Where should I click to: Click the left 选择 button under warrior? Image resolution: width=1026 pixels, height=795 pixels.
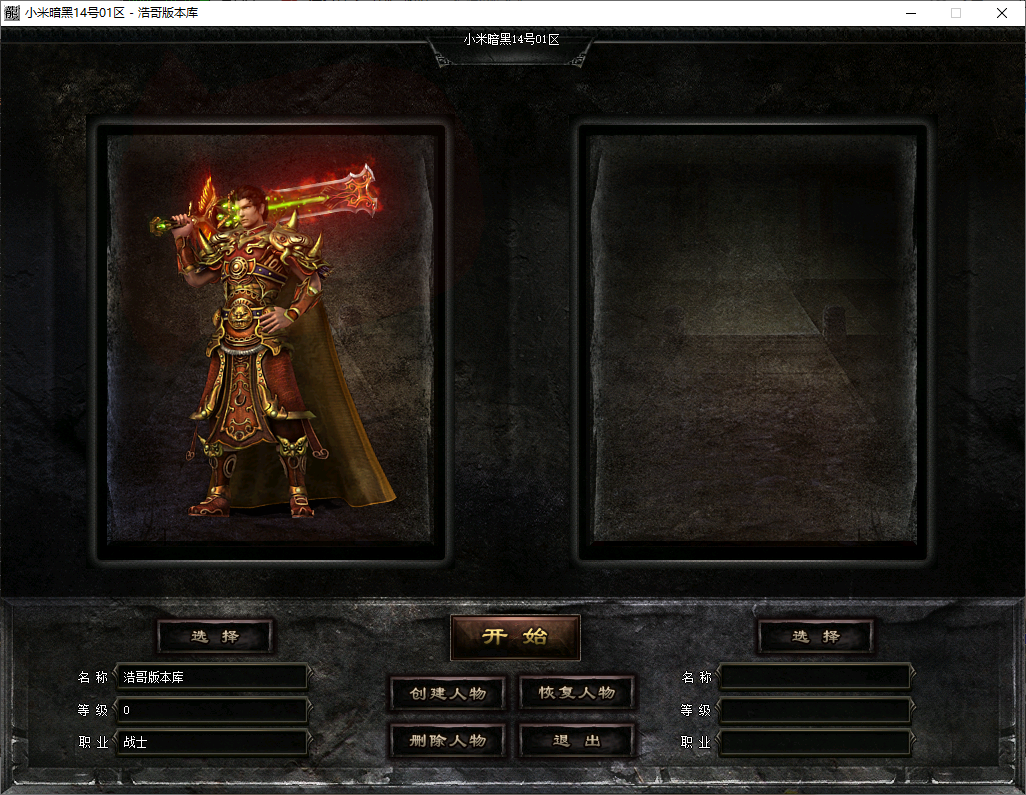click(x=215, y=636)
